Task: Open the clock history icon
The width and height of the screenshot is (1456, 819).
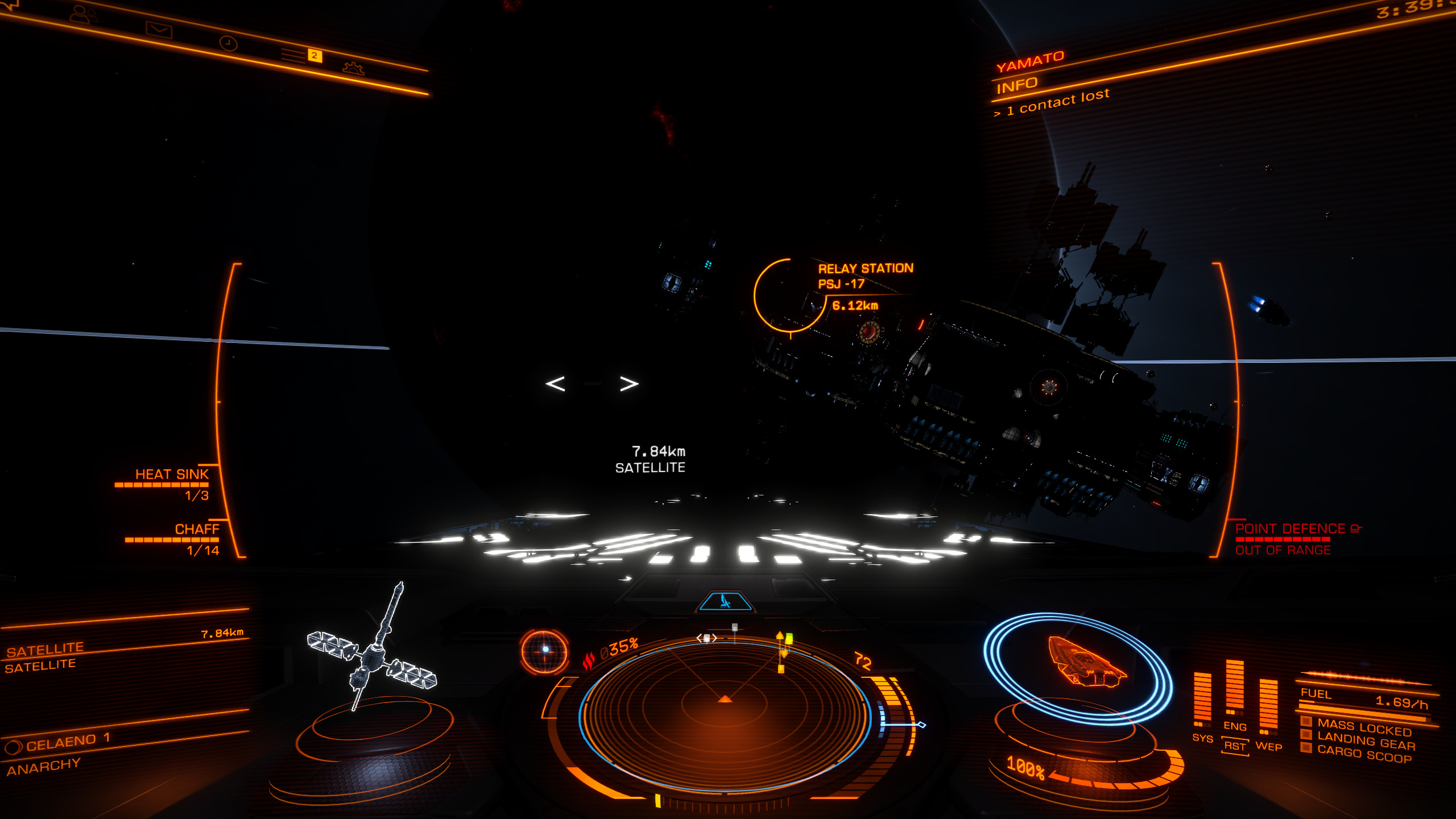Action: (x=228, y=43)
